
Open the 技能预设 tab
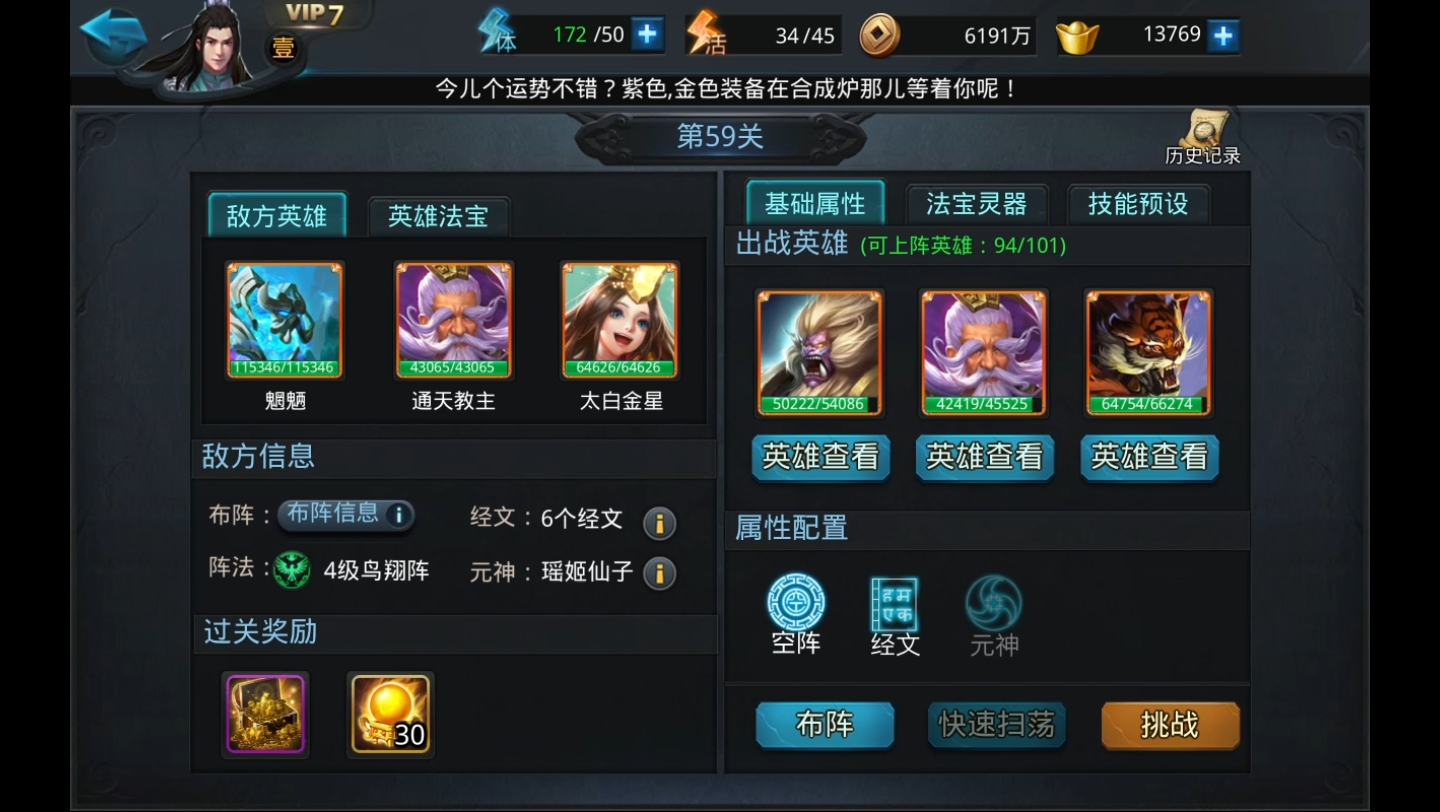click(1139, 202)
